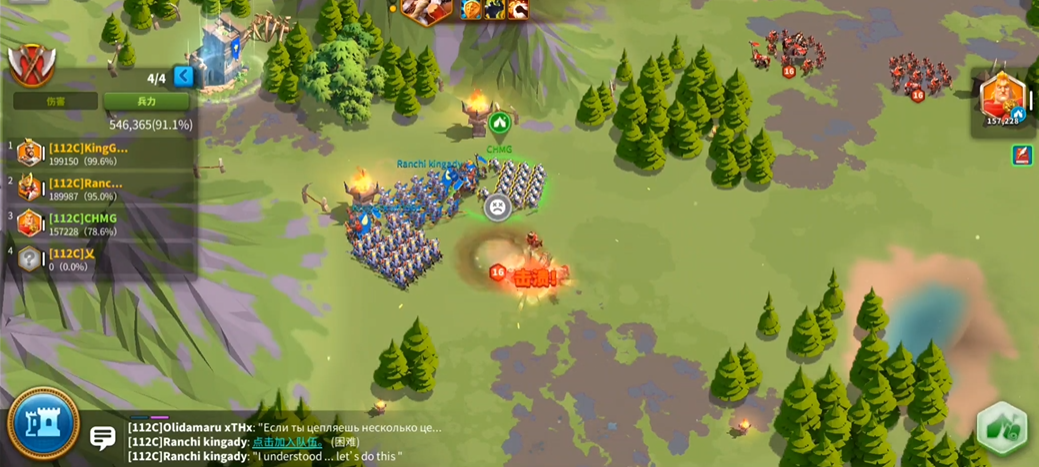Select the 兵力 troop strength tab
Viewport: 1039px width, 467px height.
point(146,101)
